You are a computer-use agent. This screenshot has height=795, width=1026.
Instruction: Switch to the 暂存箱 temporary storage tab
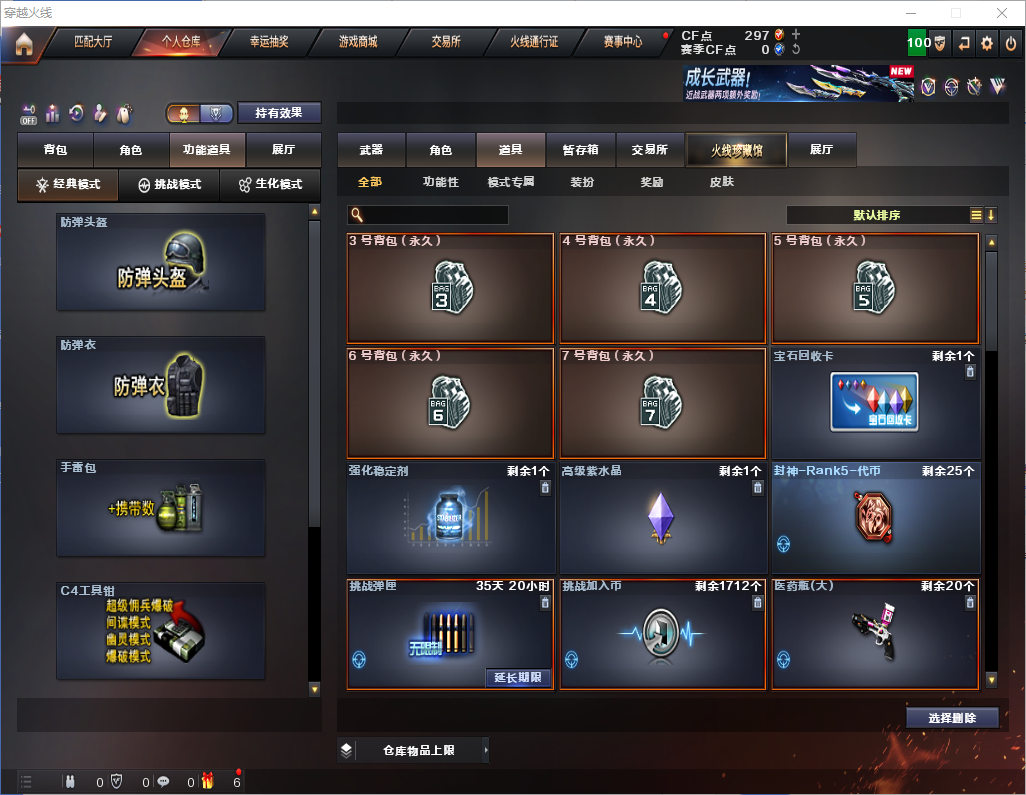[581, 150]
